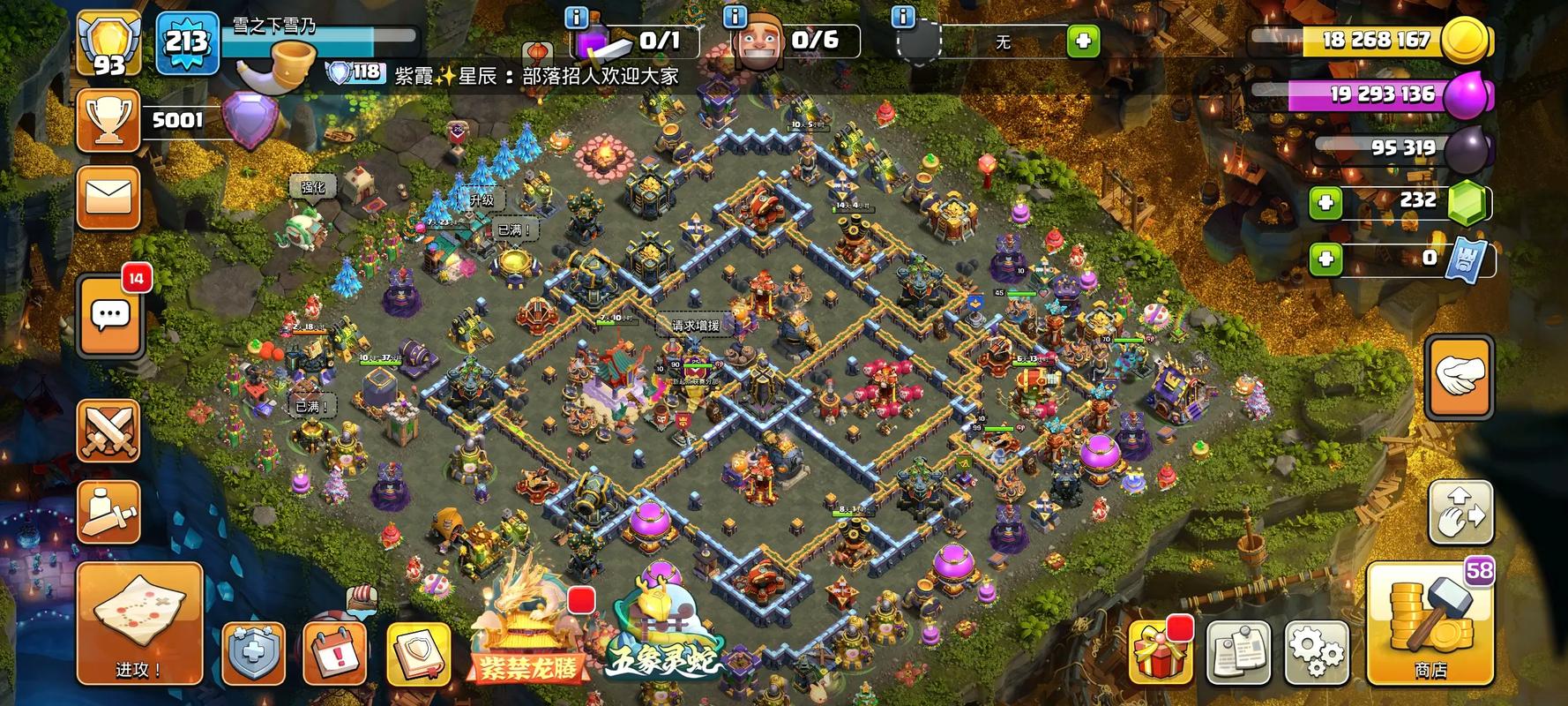The width and height of the screenshot is (1568, 706).
Task: Open the book with shield emblem icon
Action: point(418,653)
